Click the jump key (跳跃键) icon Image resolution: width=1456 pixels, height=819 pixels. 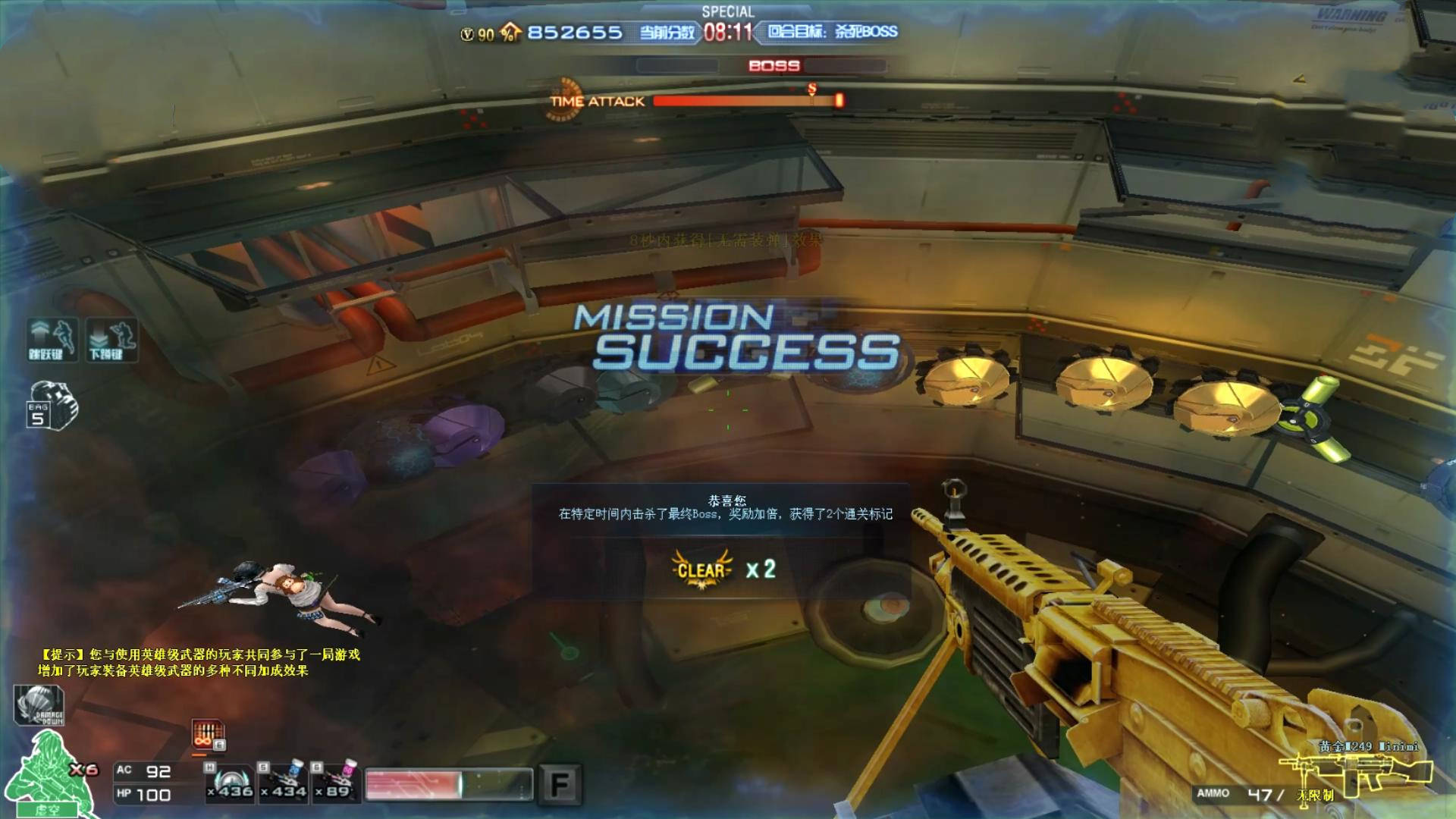(52, 338)
